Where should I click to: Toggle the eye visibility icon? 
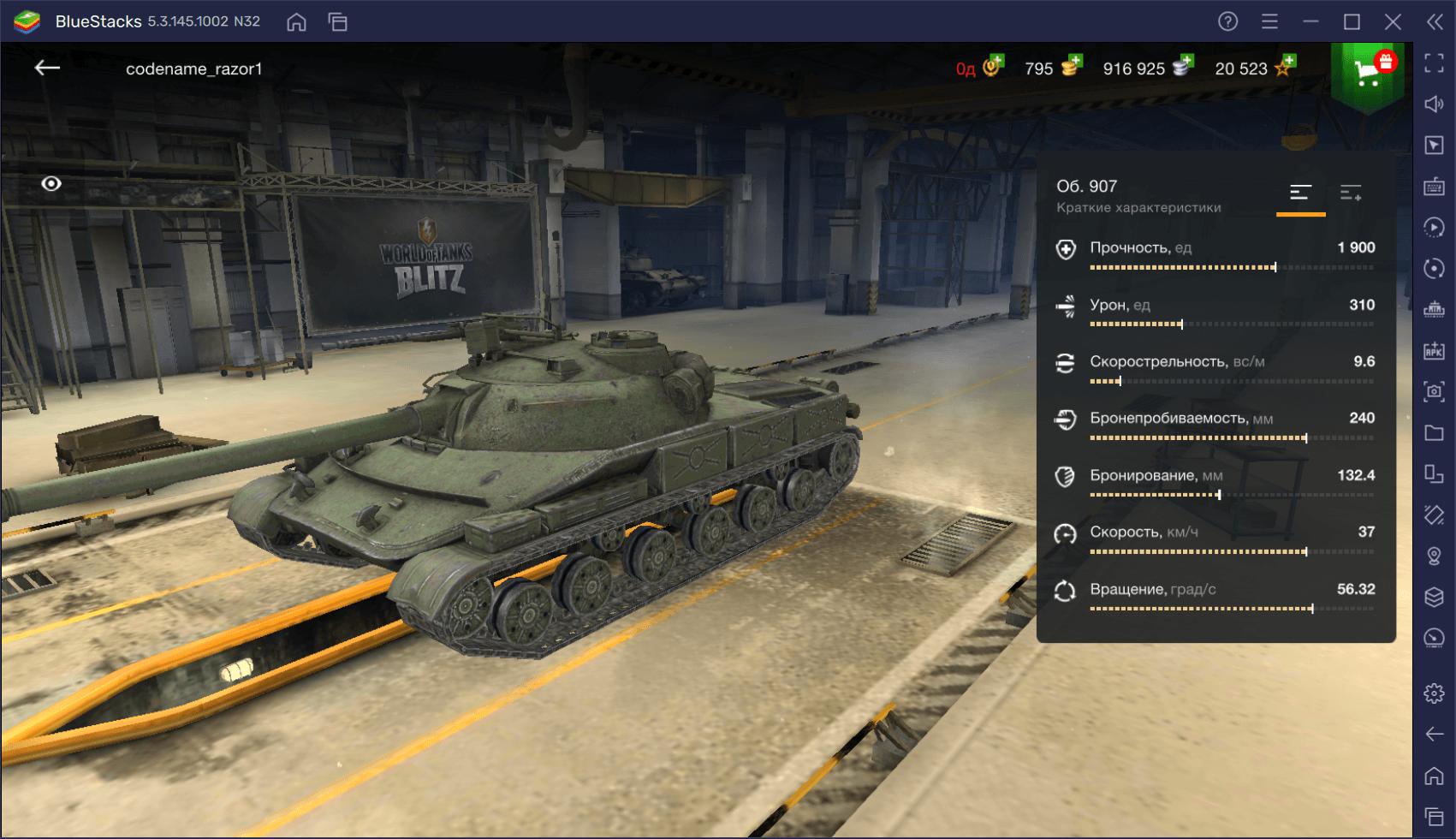[51, 184]
